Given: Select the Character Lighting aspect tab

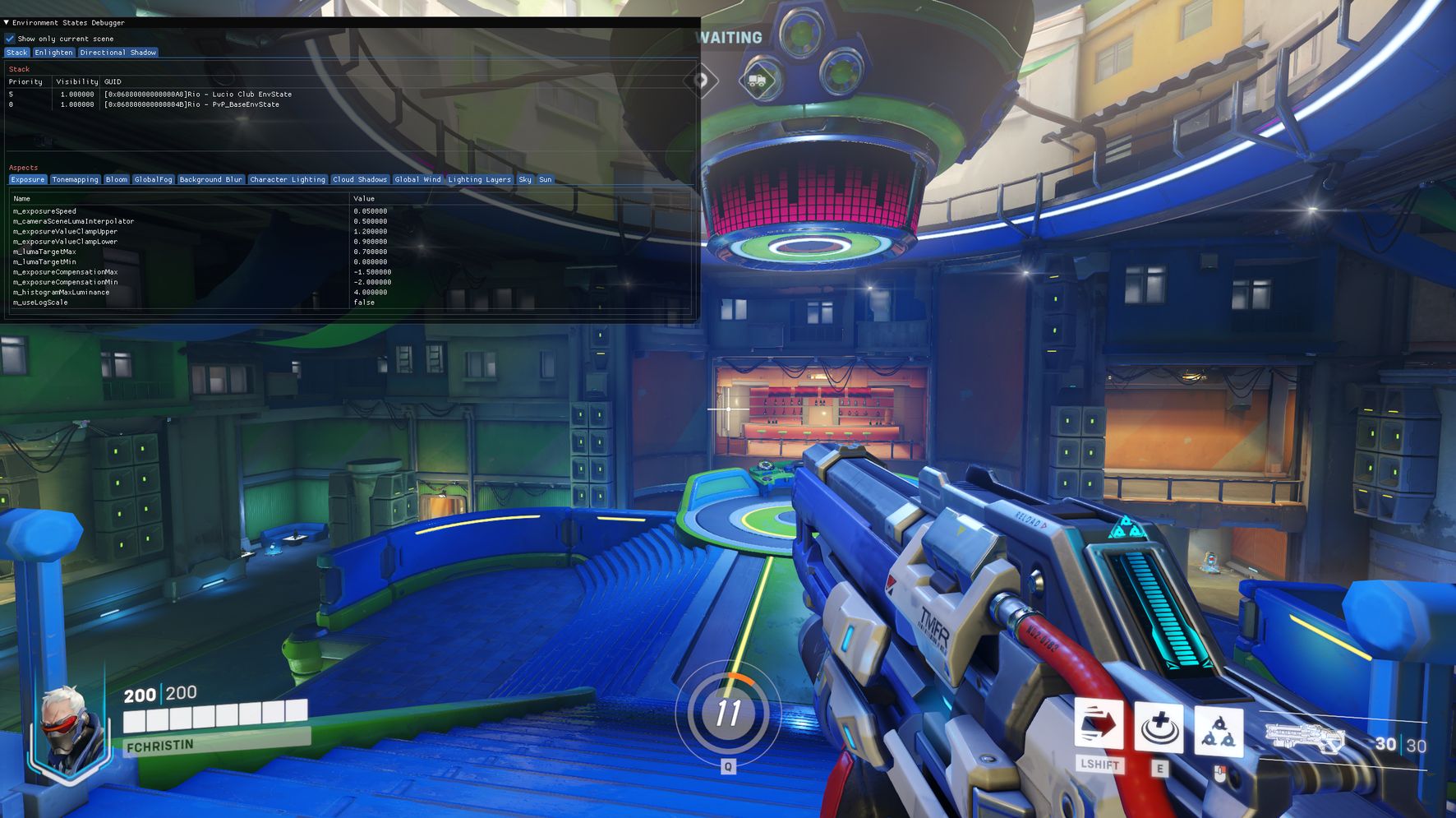Looking at the screenshot, I should [x=287, y=179].
